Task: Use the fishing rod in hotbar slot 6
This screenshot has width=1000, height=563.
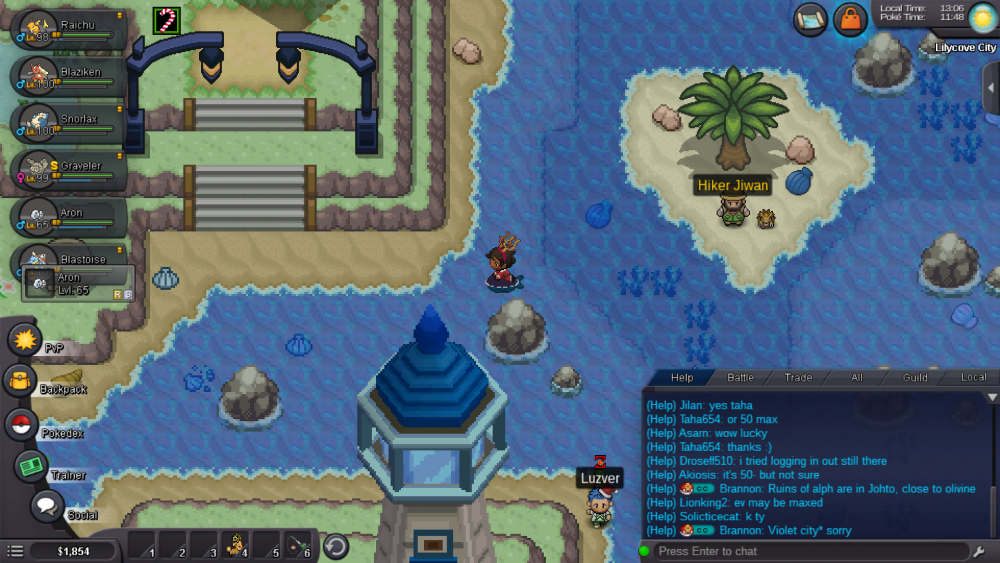Action: click(x=299, y=546)
